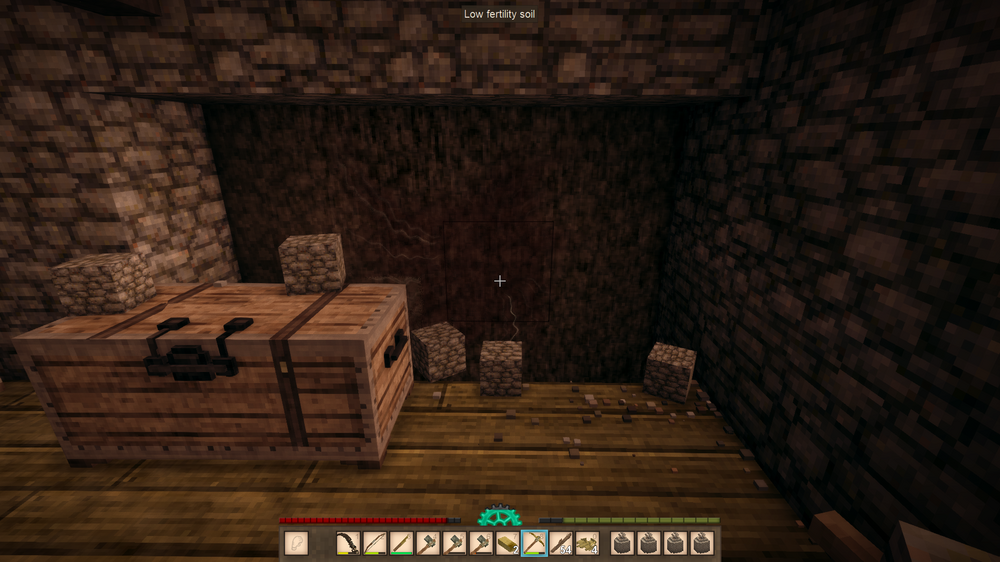Select the pickaxe in the highlighted hotbar slot
Image resolution: width=1000 pixels, height=562 pixels.
point(534,543)
